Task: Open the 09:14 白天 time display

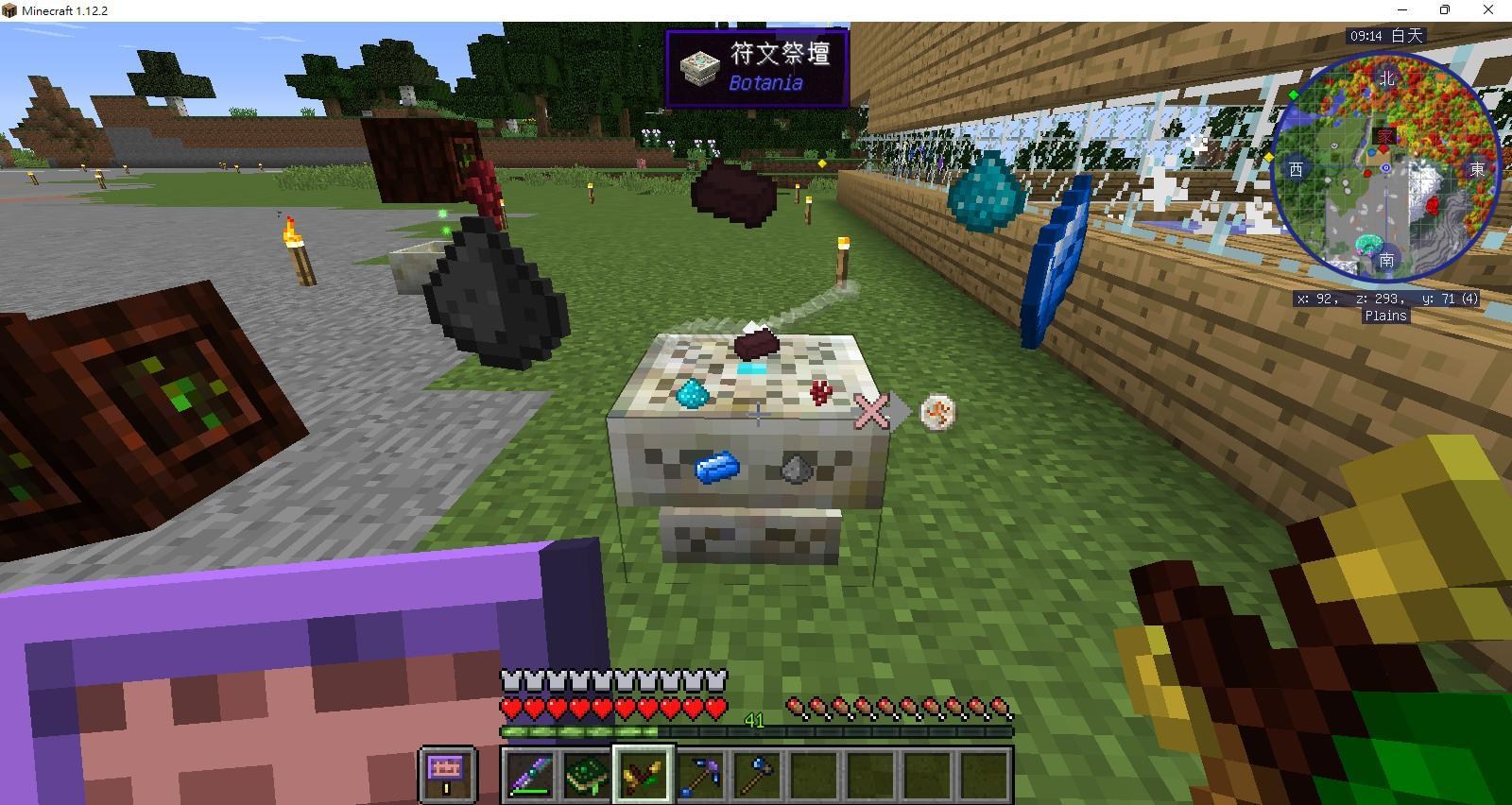Action: pos(1385,35)
